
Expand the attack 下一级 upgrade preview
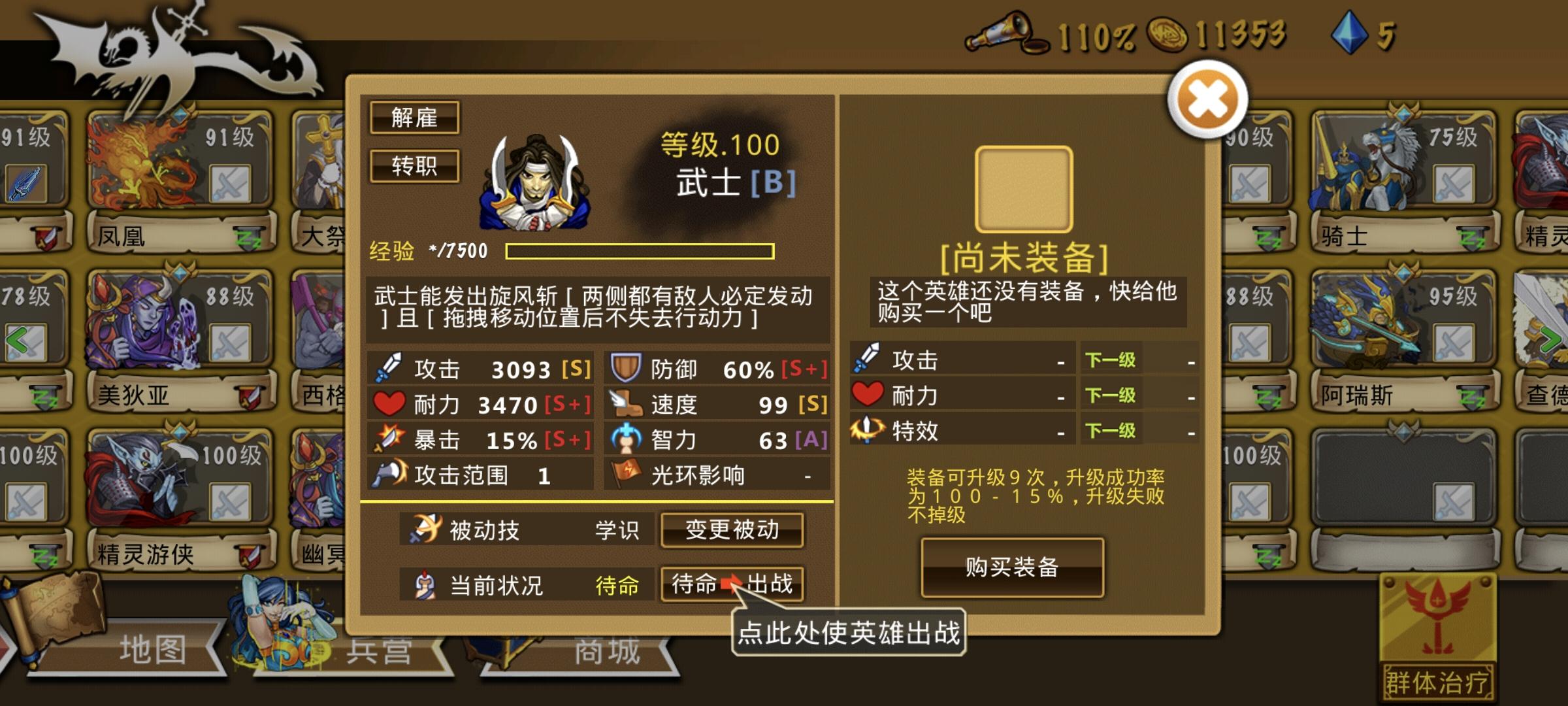tap(1109, 360)
